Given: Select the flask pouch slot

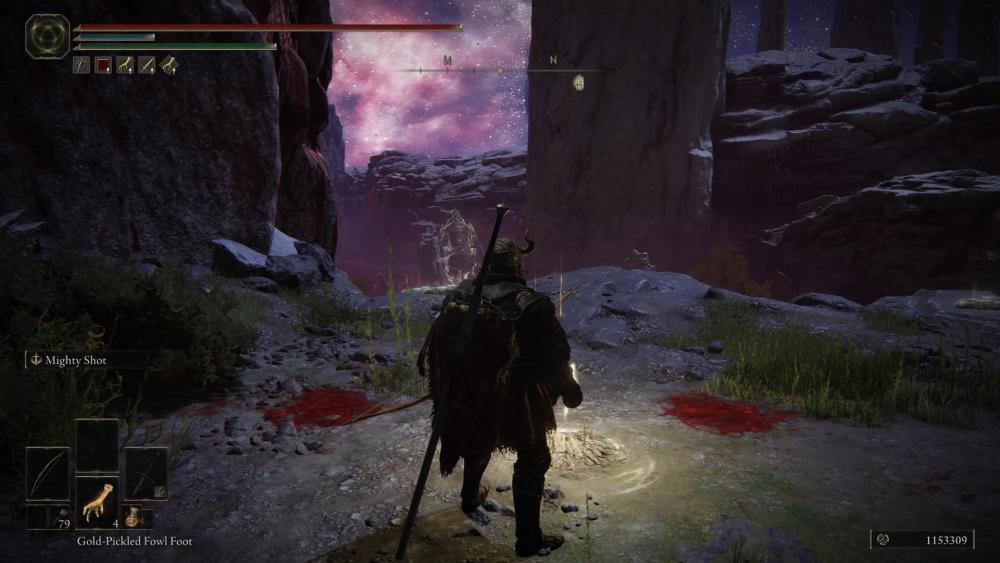Looking at the screenshot, I should [135, 517].
